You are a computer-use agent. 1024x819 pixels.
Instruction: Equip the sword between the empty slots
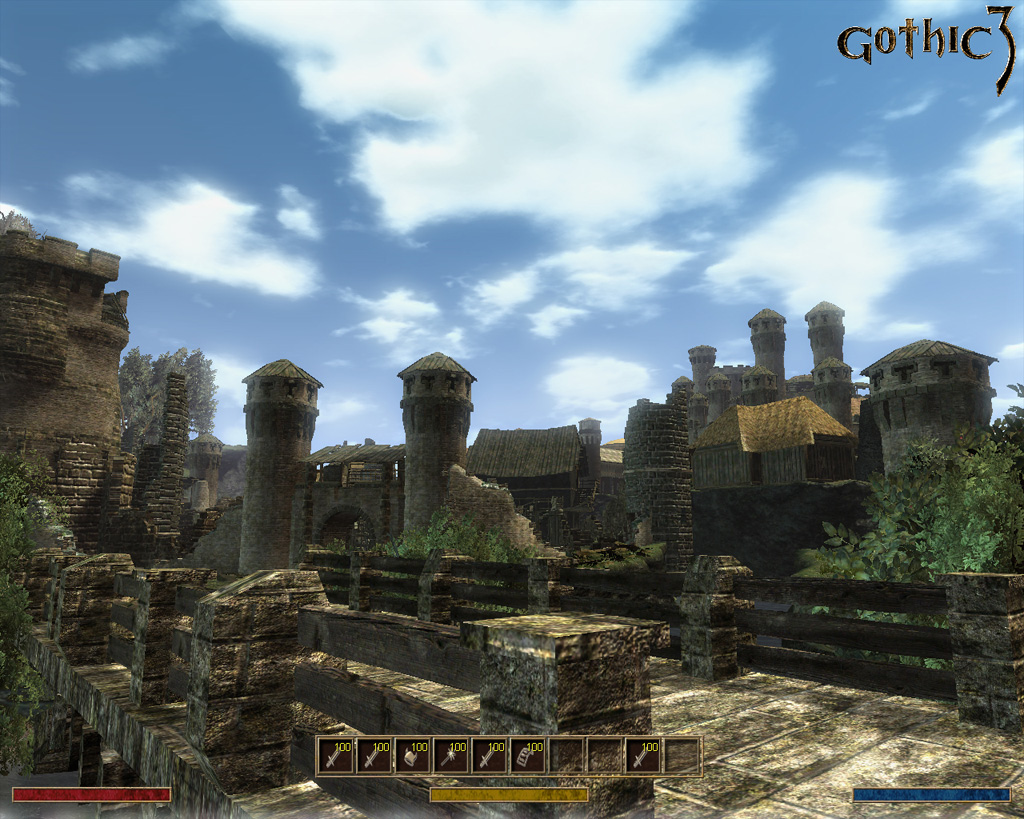click(x=643, y=756)
